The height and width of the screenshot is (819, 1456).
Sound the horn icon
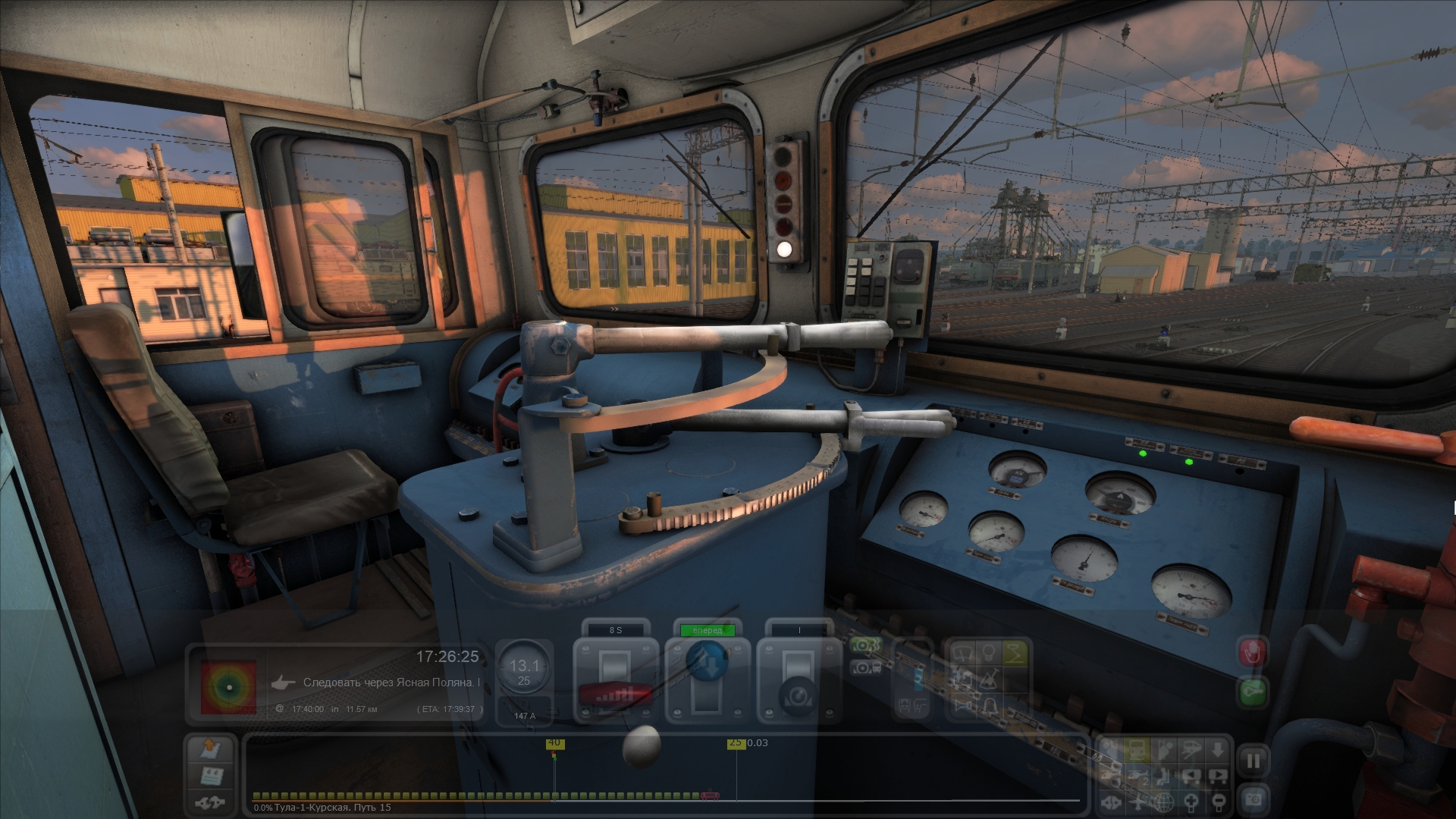pyautogui.click(x=963, y=707)
